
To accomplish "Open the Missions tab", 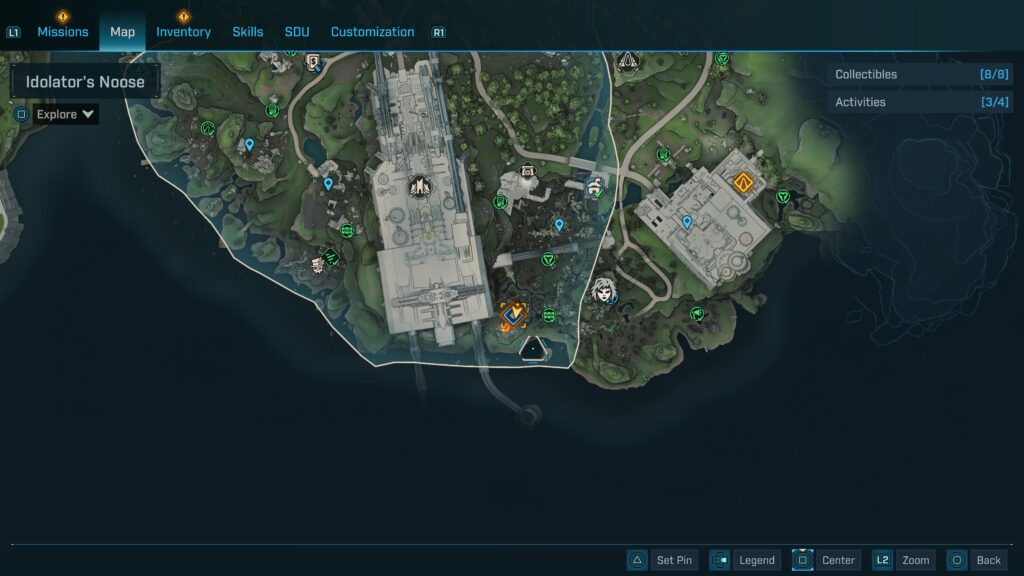I will pos(63,32).
